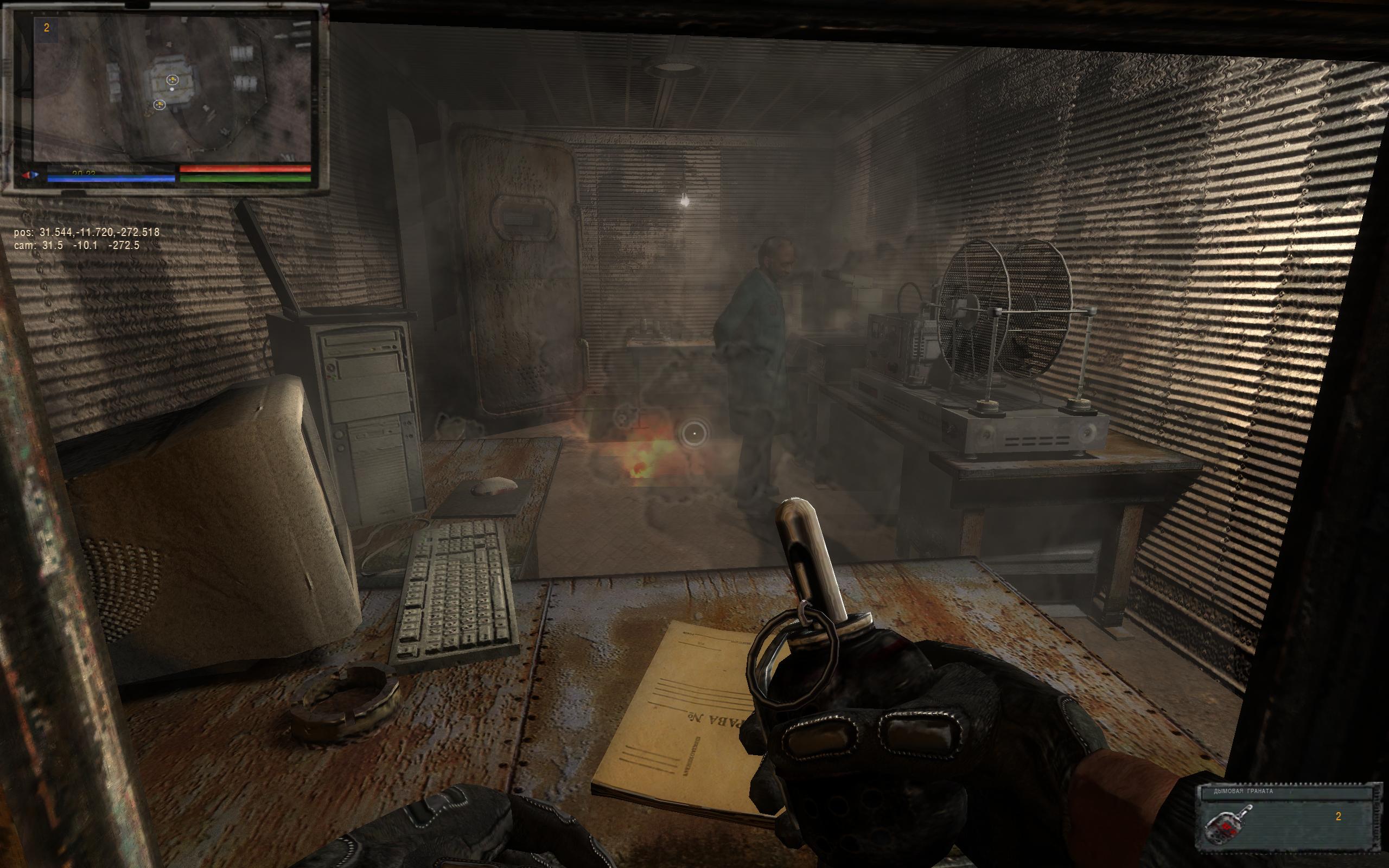Click the minimap in the corner
Viewport: 1389px width, 868px height.
coord(171,89)
